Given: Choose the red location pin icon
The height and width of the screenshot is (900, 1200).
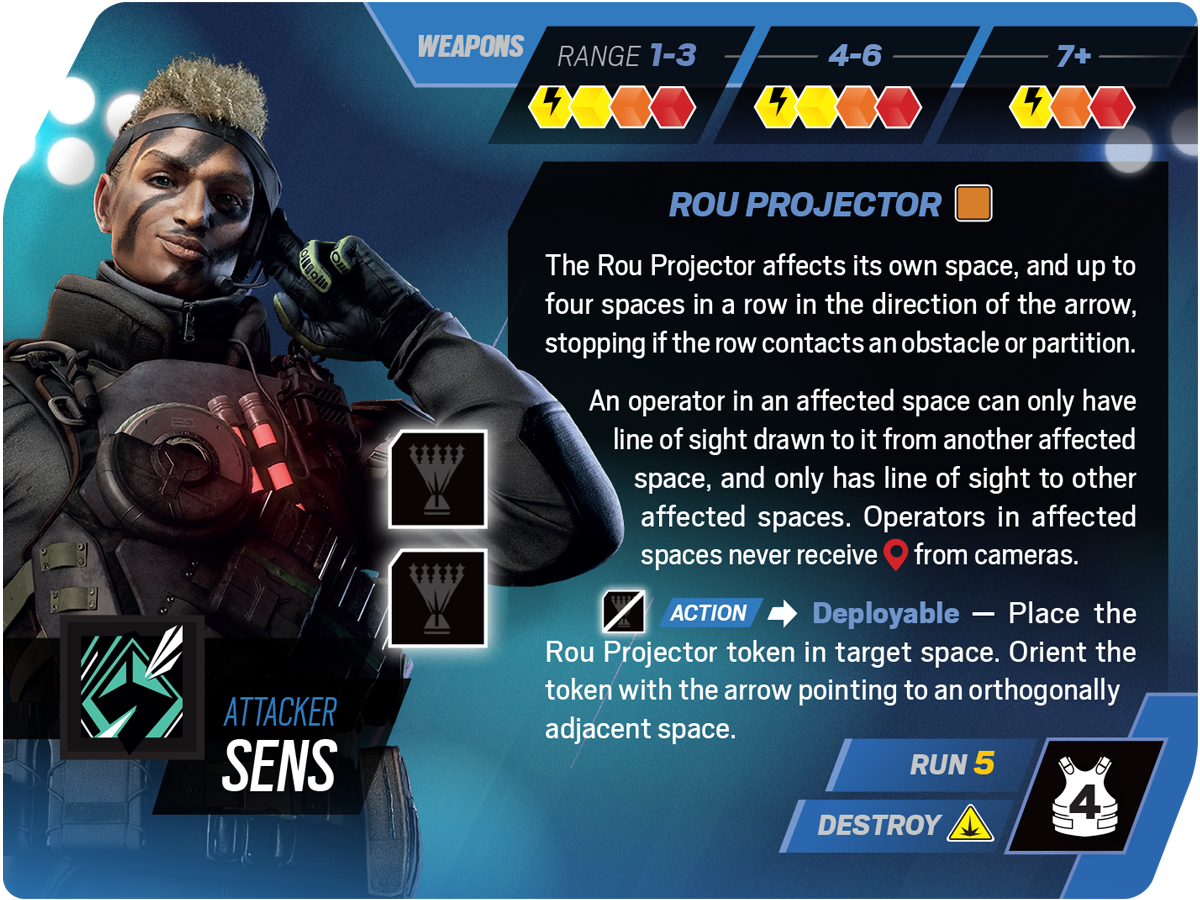Looking at the screenshot, I should point(896,555).
